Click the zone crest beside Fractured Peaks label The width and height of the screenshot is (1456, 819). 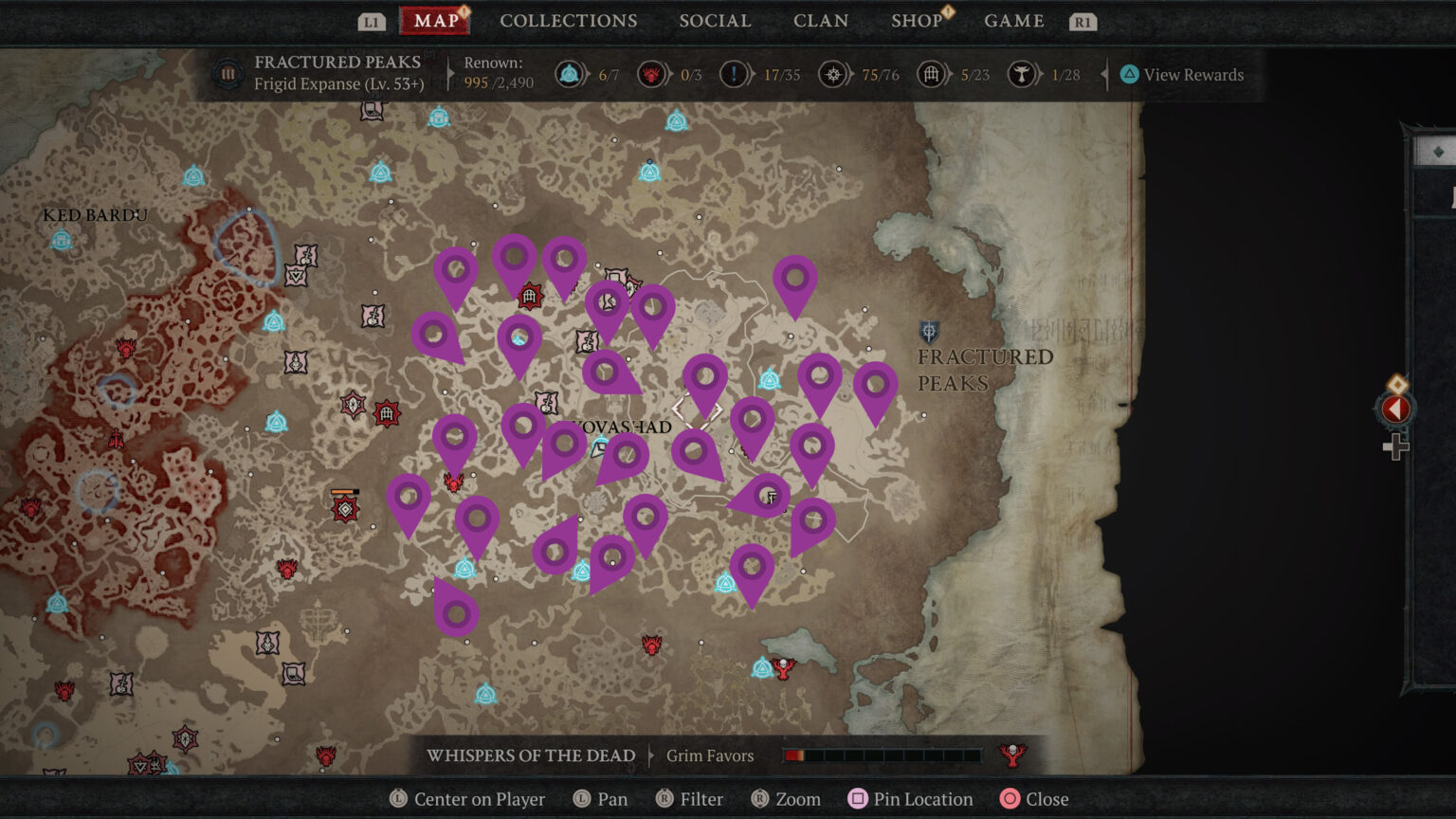927,333
